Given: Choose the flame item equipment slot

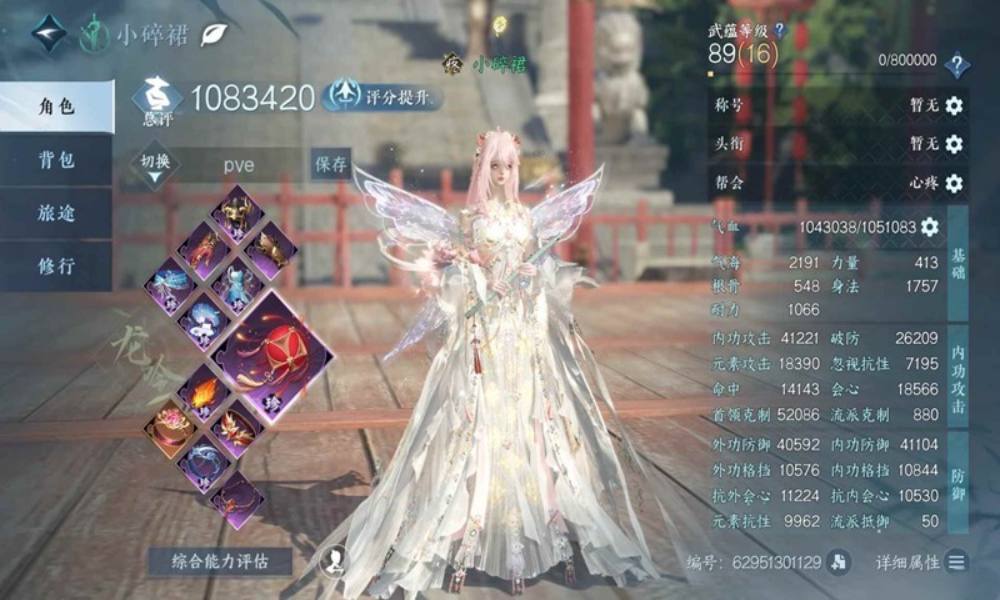Looking at the screenshot, I should (x=202, y=394).
